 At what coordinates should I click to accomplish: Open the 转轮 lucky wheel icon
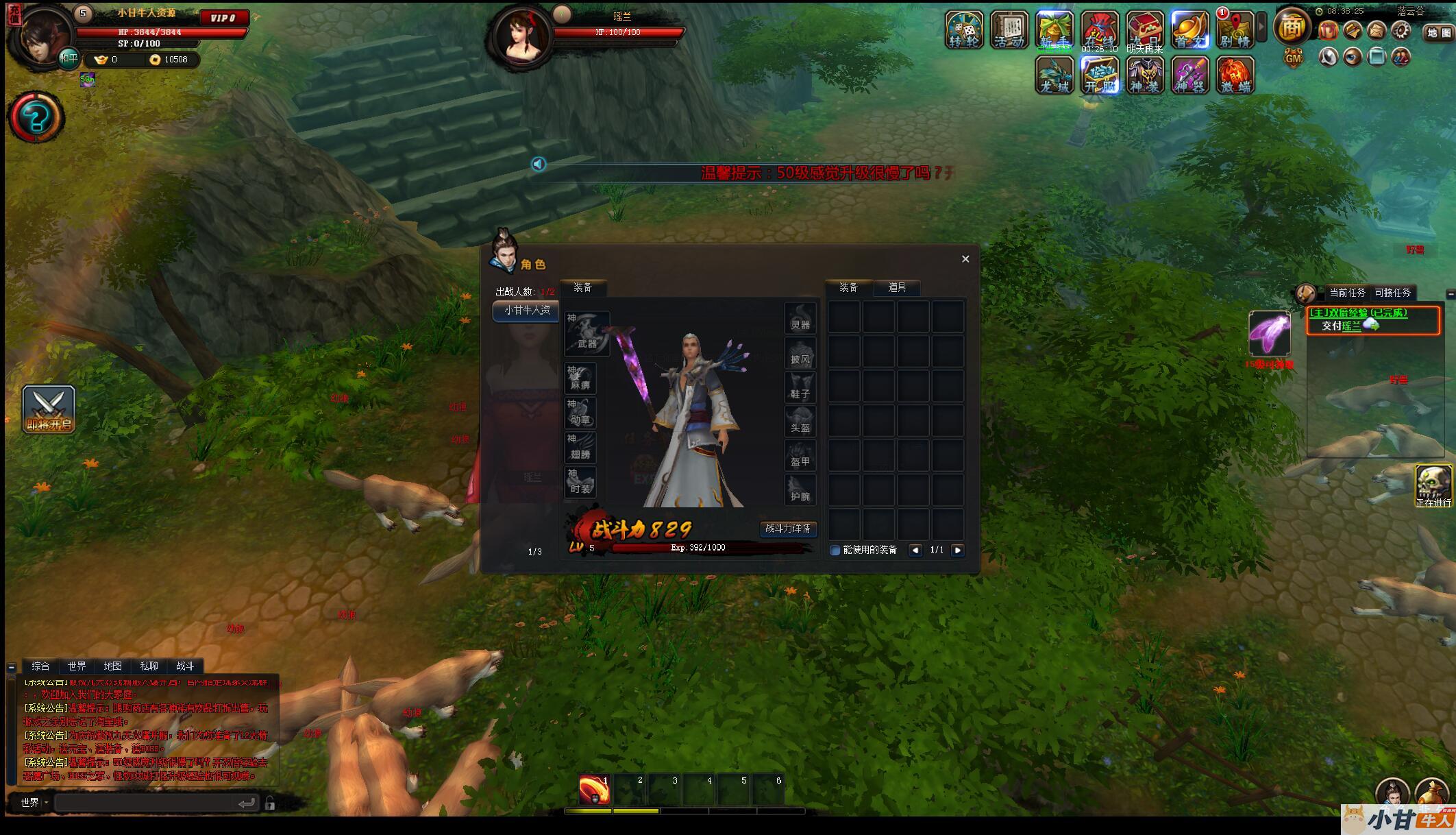tap(964, 30)
